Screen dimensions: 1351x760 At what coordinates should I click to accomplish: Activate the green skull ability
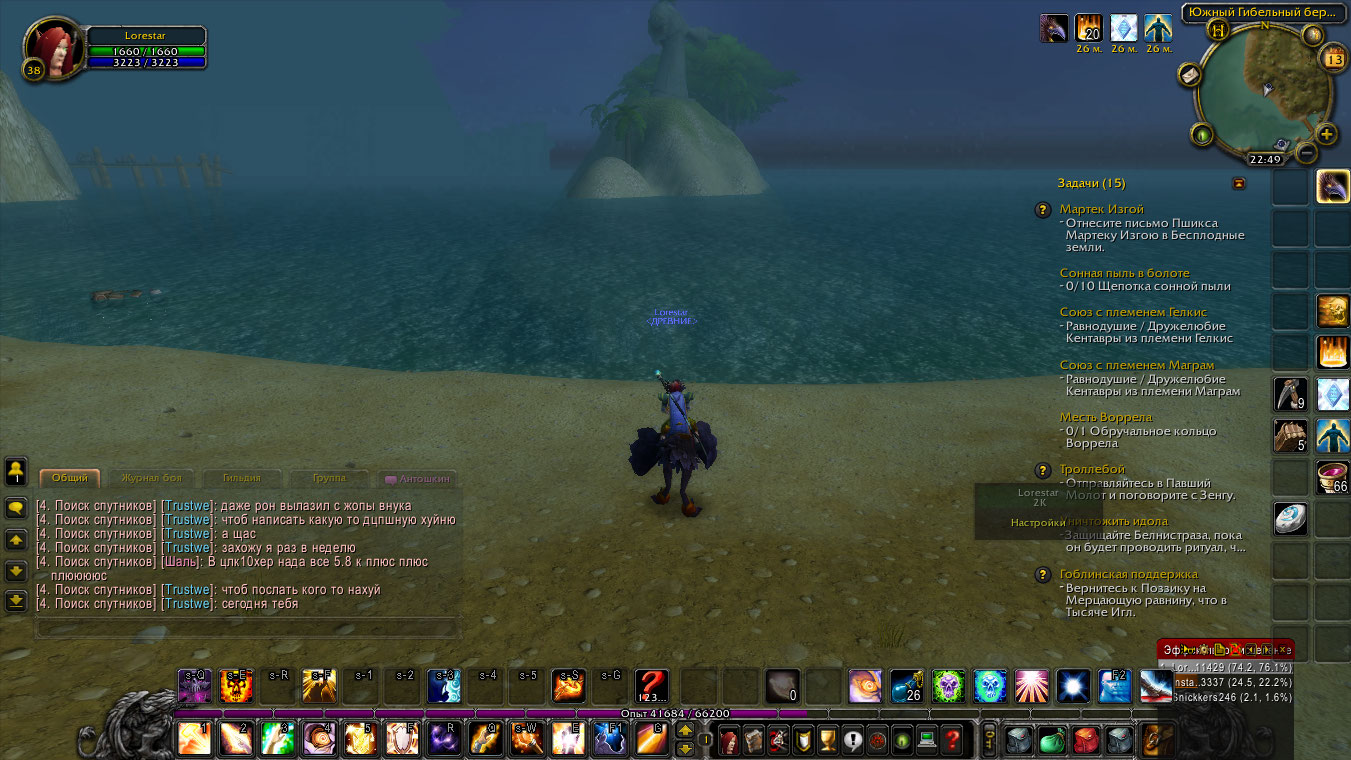(949, 686)
